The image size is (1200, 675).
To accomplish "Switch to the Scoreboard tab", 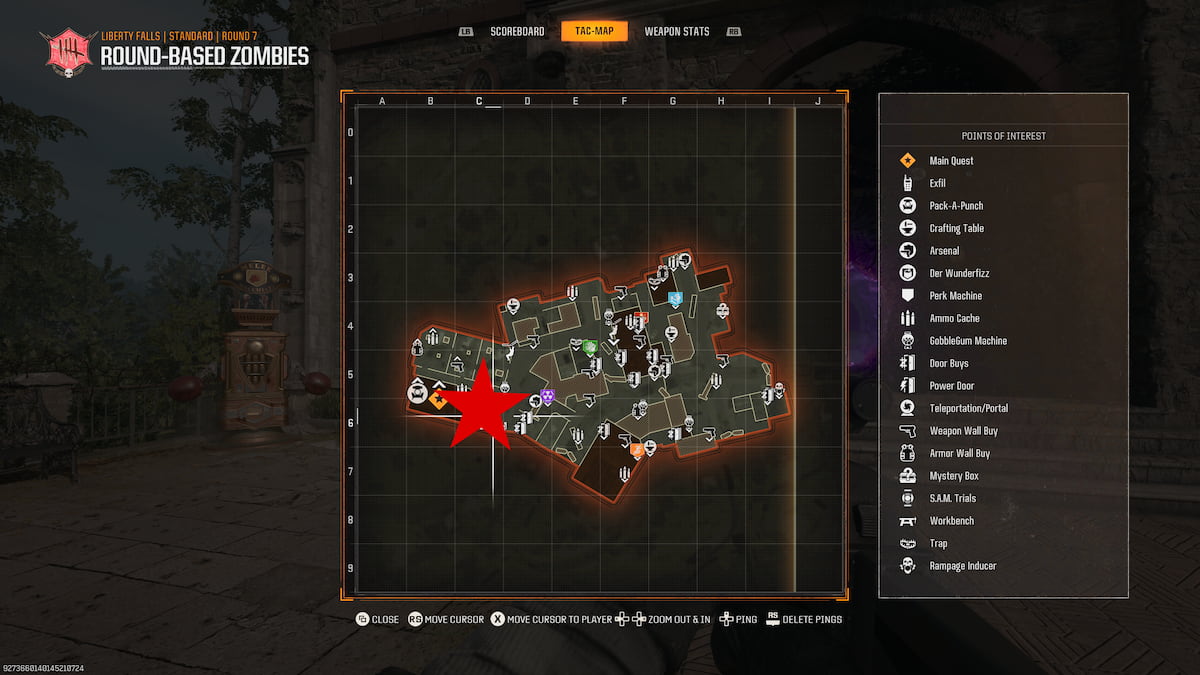I will click(517, 31).
